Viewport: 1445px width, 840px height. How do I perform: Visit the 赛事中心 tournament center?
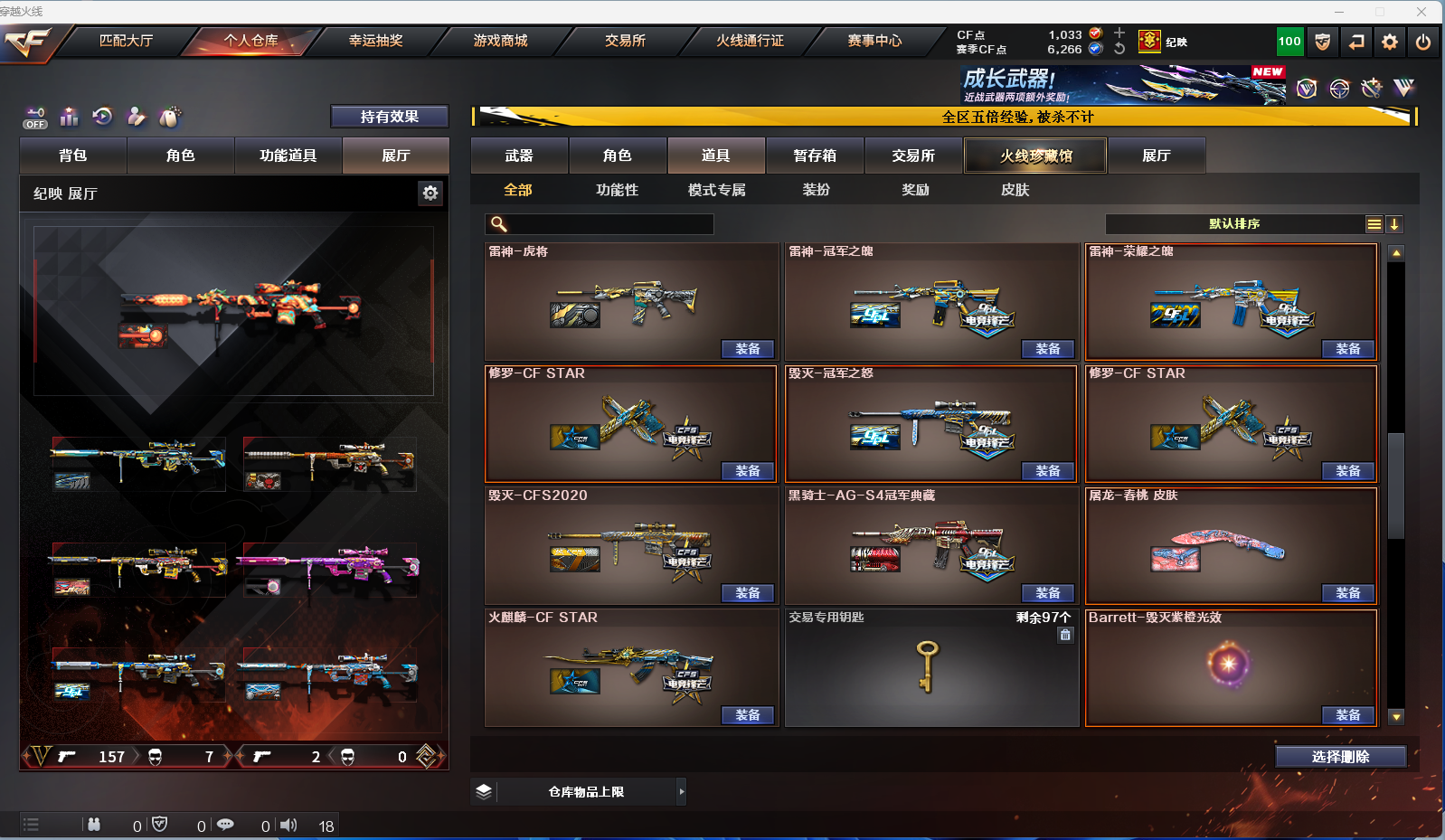[874, 41]
